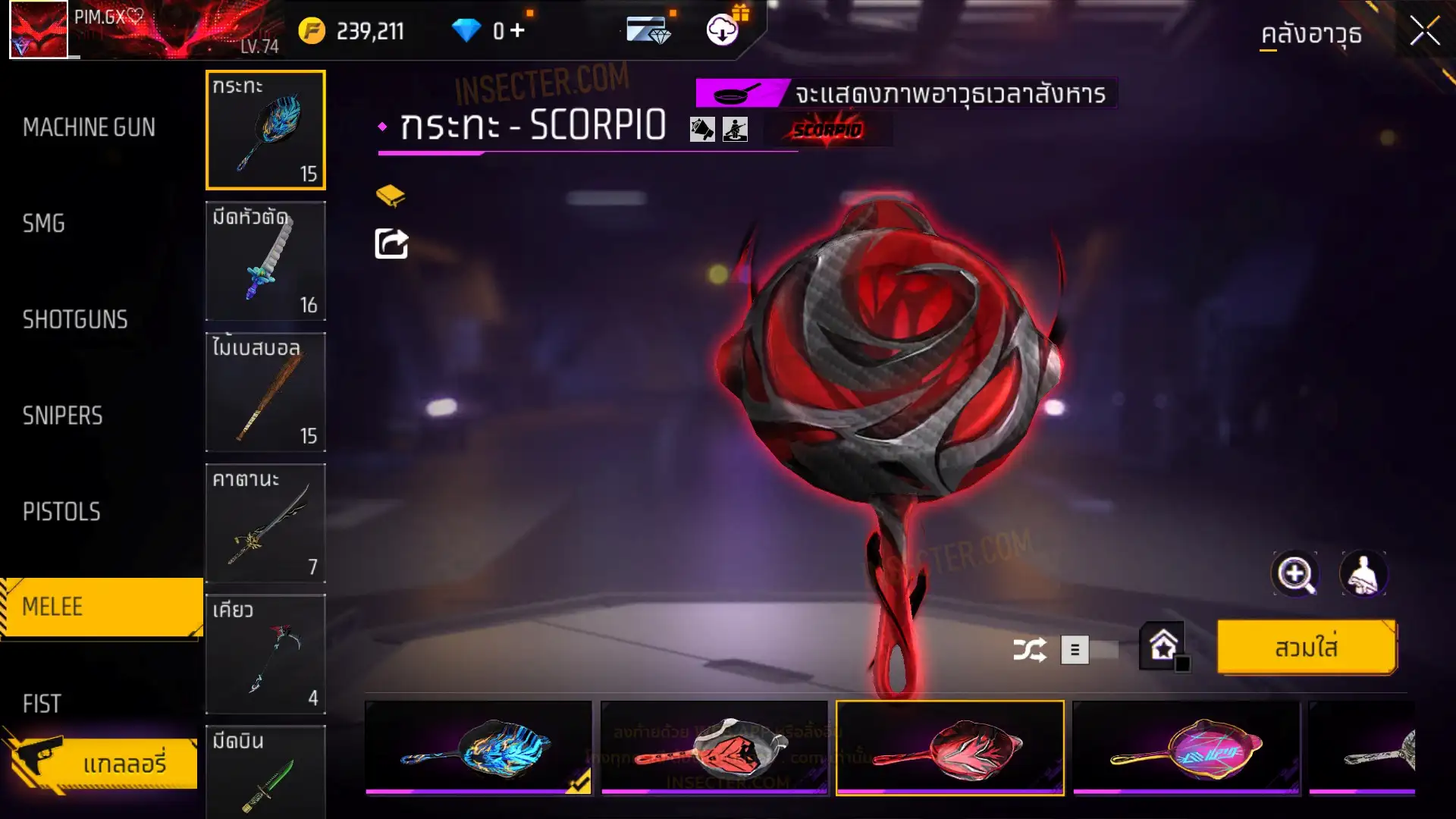Select the blue flame pan skin

[479, 748]
